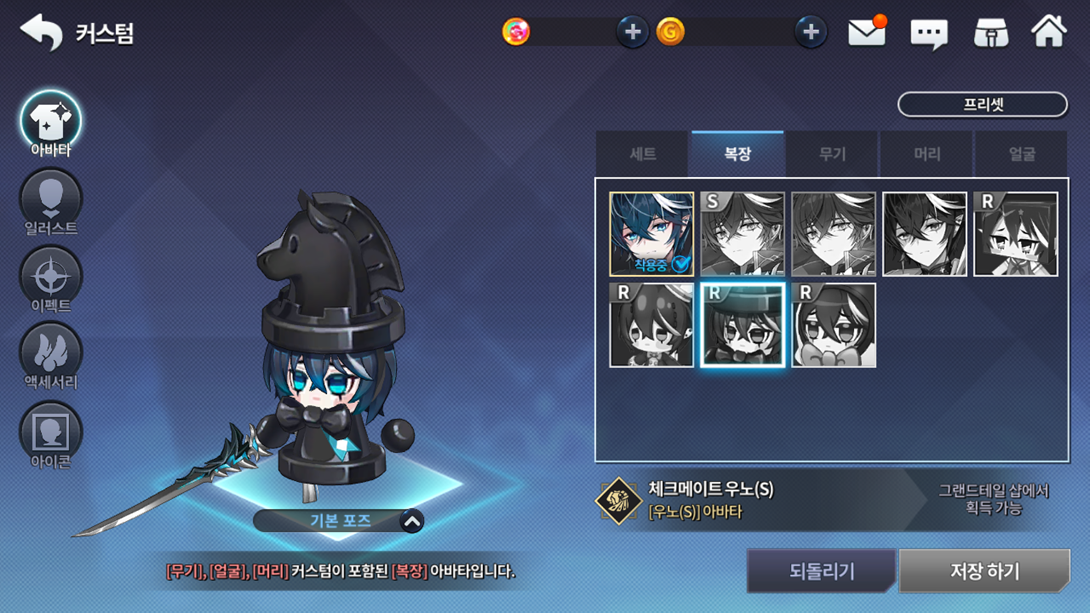Open the 아바타 avatar category
Viewport: 1090px width, 613px height.
(50, 124)
